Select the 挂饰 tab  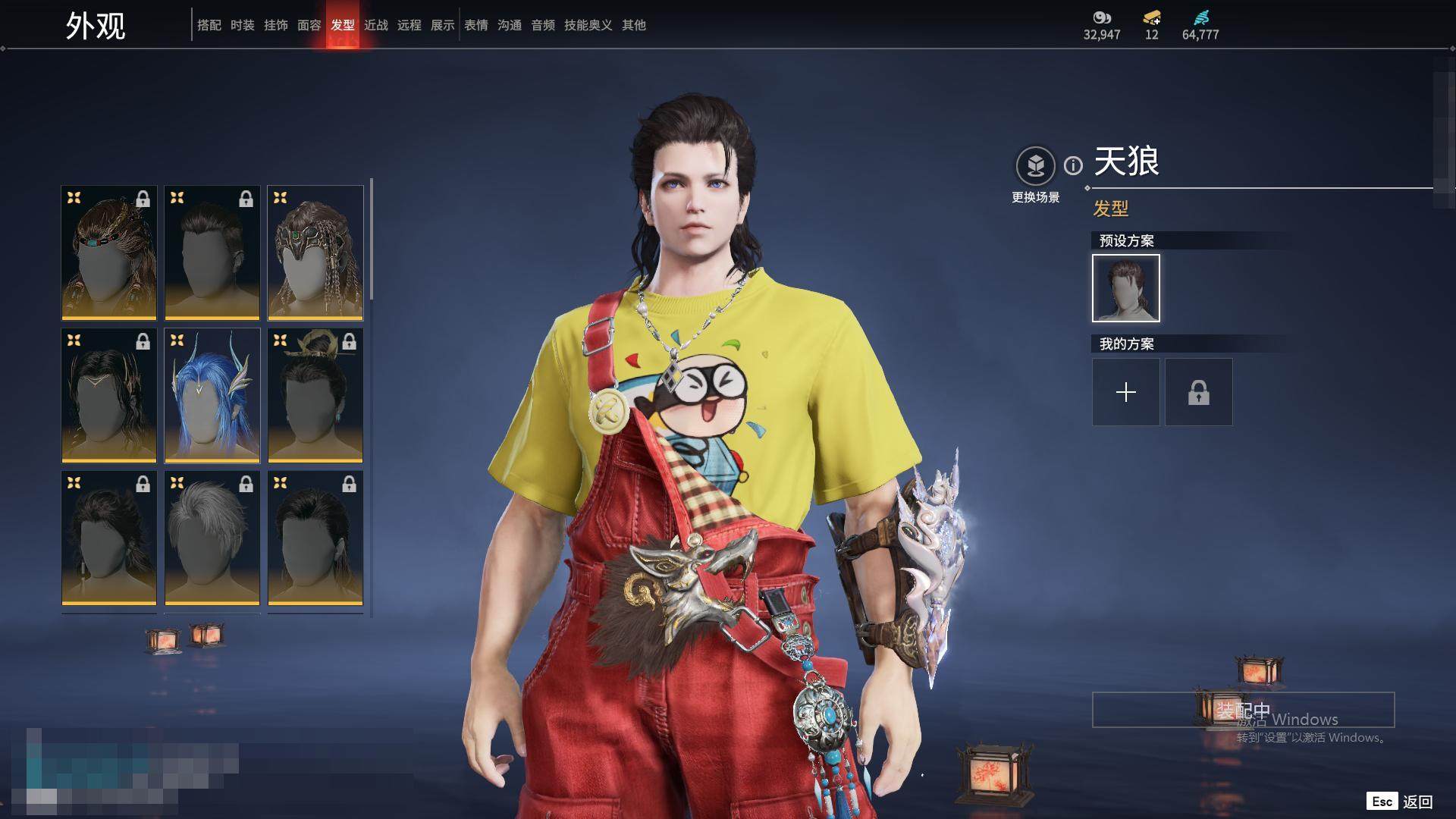(275, 25)
